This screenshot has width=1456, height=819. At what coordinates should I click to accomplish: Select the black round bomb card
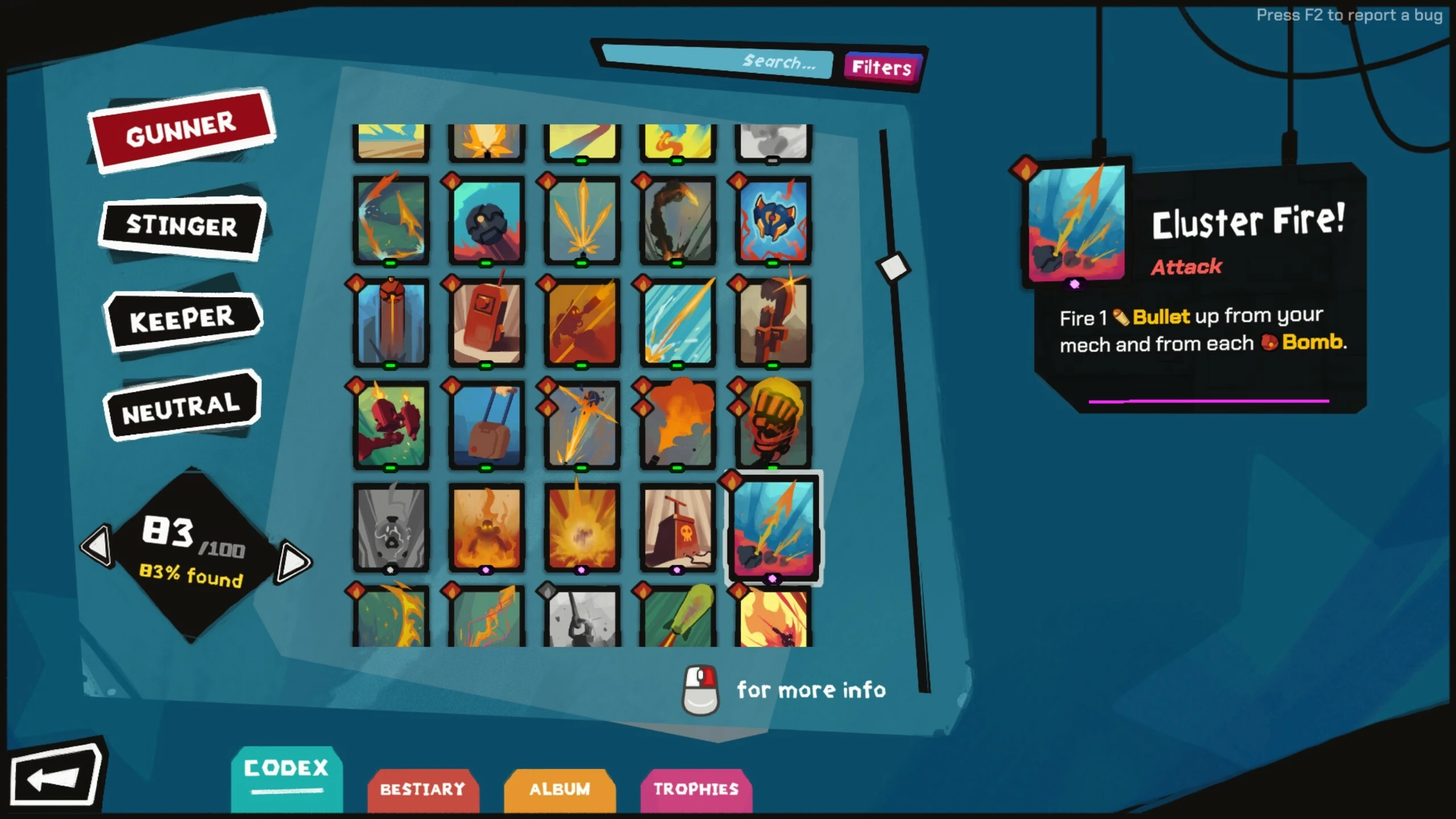click(x=486, y=221)
